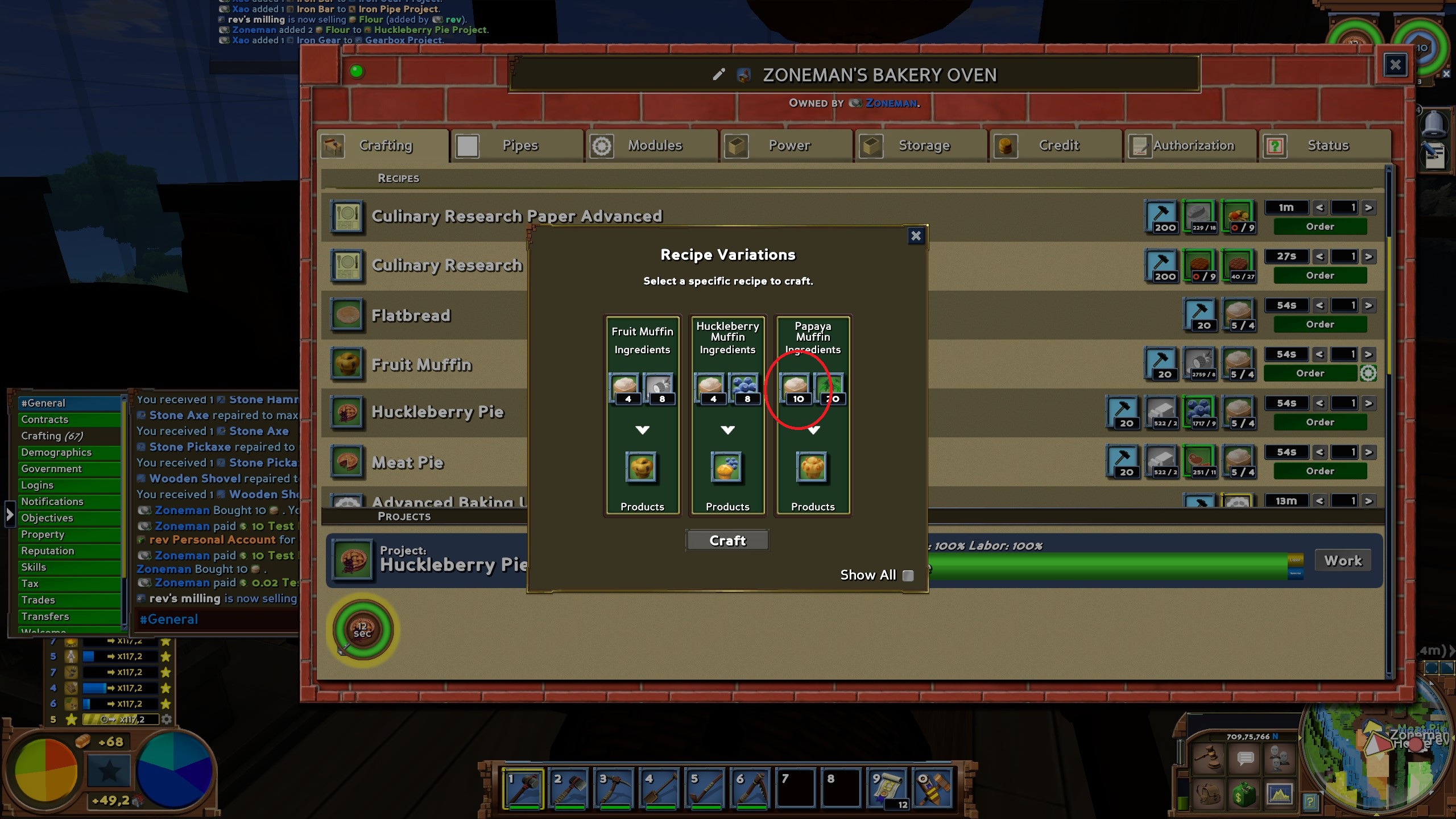The image size is (1456, 819).
Task: Close the Bakery Oven window
Action: click(1395, 65)
